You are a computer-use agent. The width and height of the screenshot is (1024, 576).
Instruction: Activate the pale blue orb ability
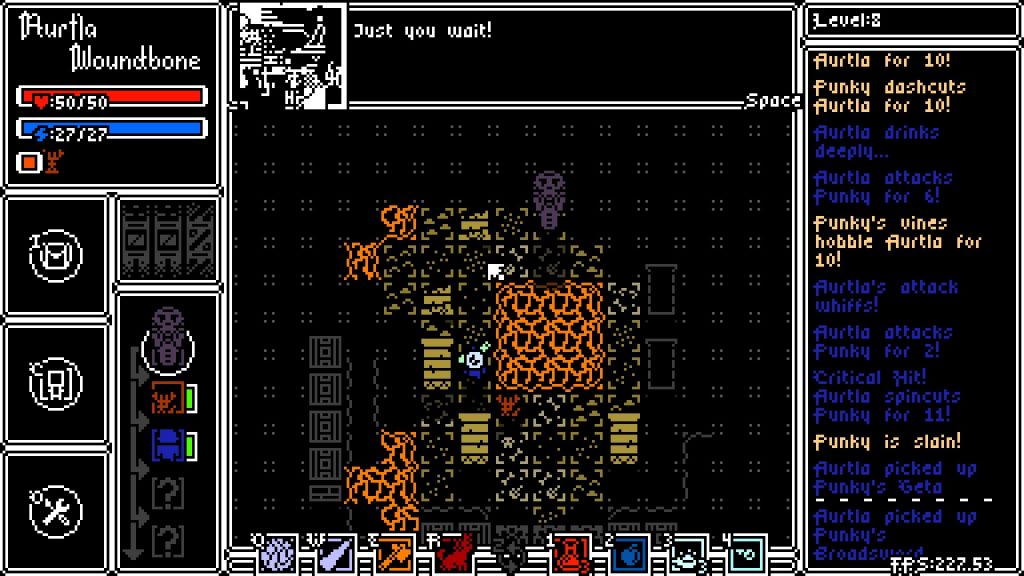(278, 554)
